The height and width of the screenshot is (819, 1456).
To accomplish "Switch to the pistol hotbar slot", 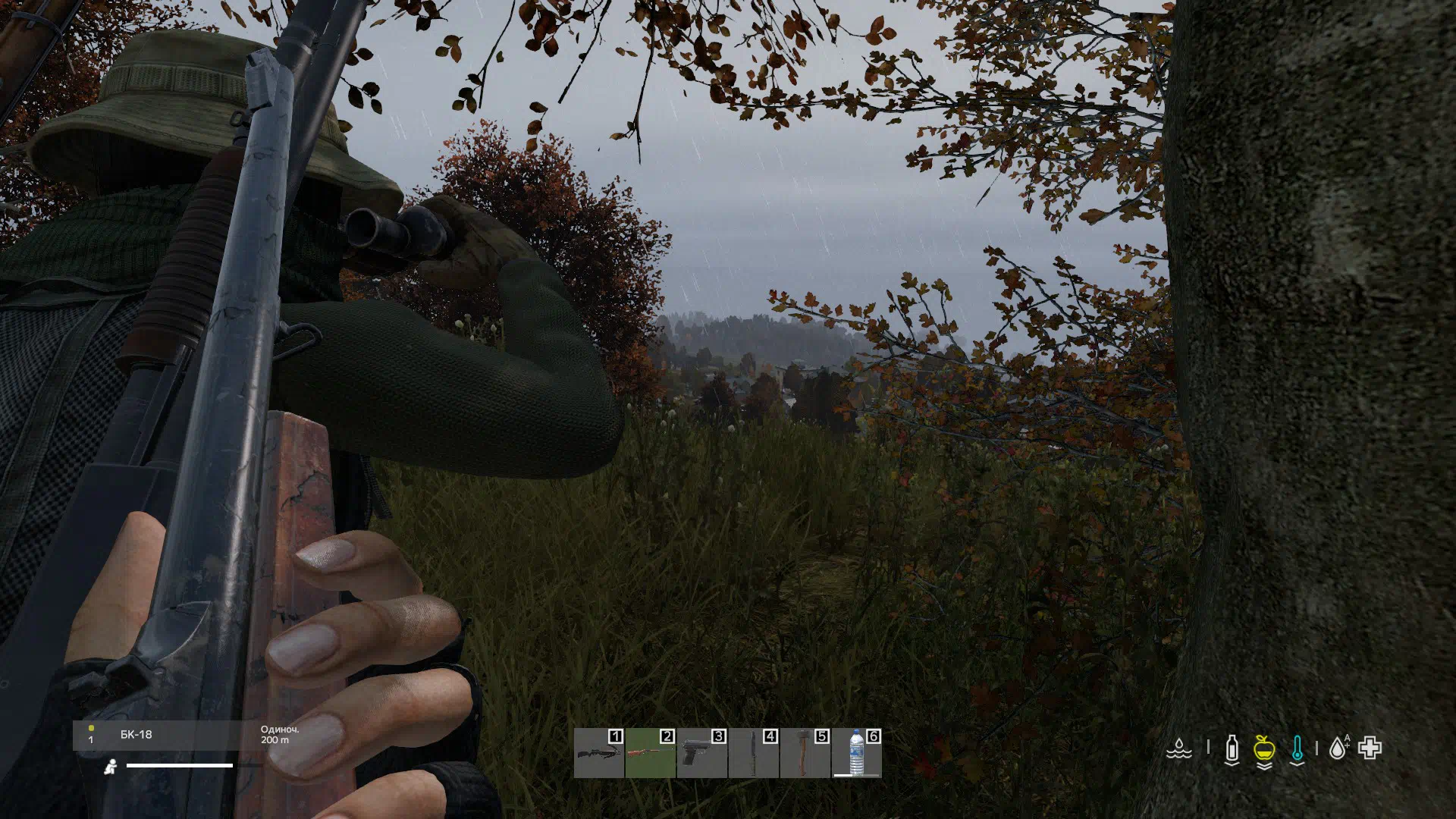I will click(x=701, y=753).
